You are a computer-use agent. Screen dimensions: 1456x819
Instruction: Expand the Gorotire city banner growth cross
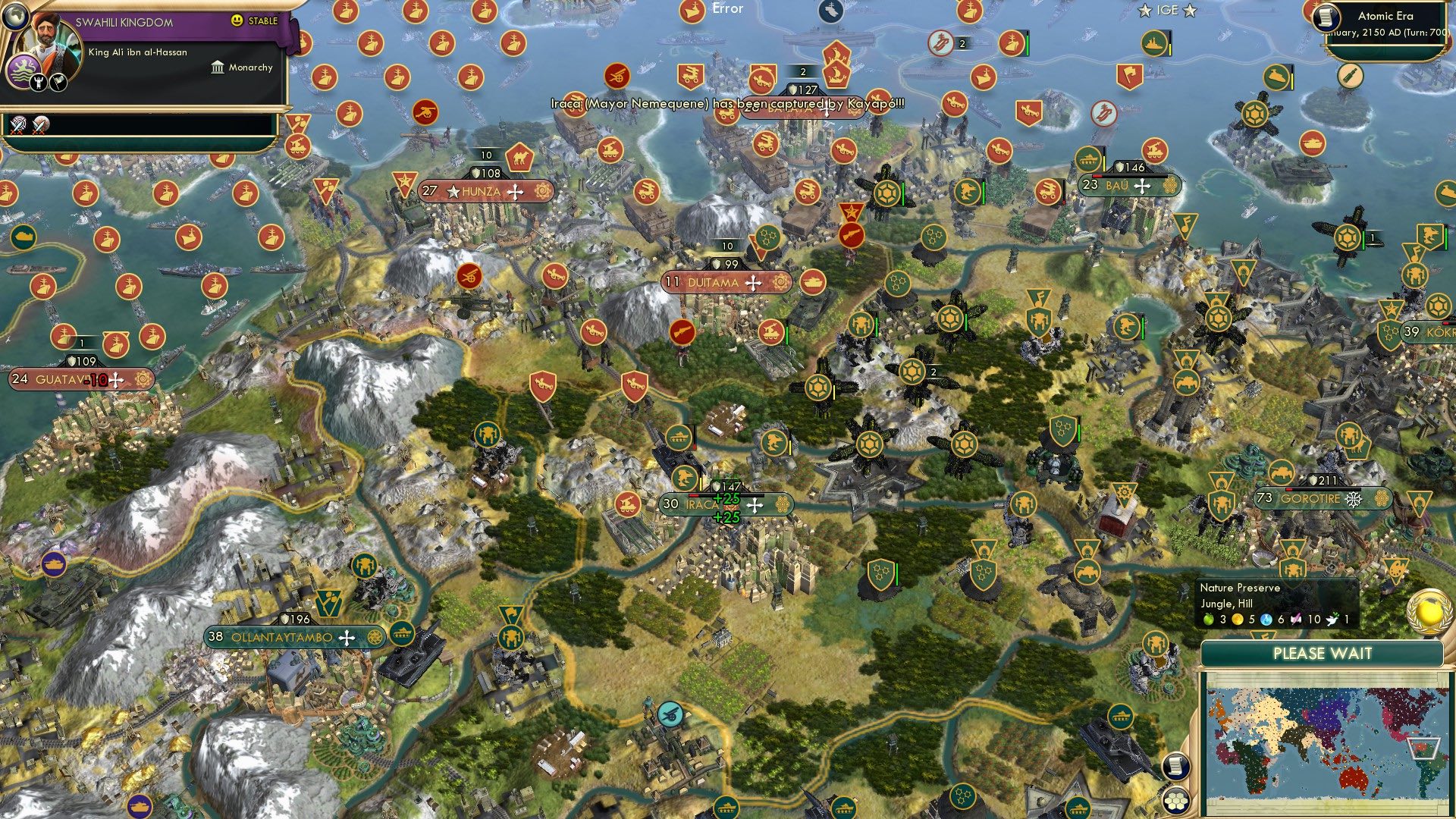pos(1353,499)
